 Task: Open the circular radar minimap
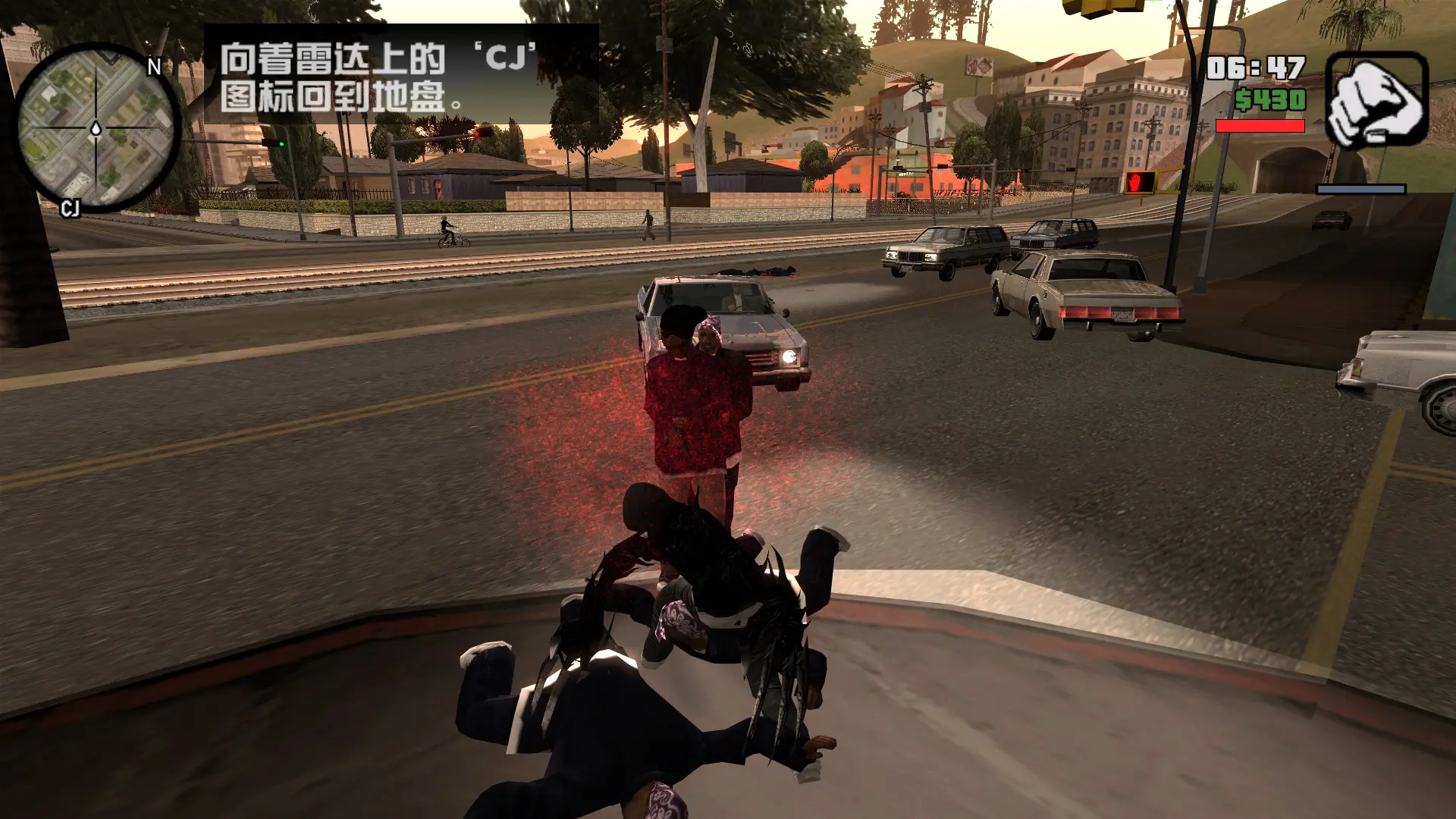click(96, 127)
